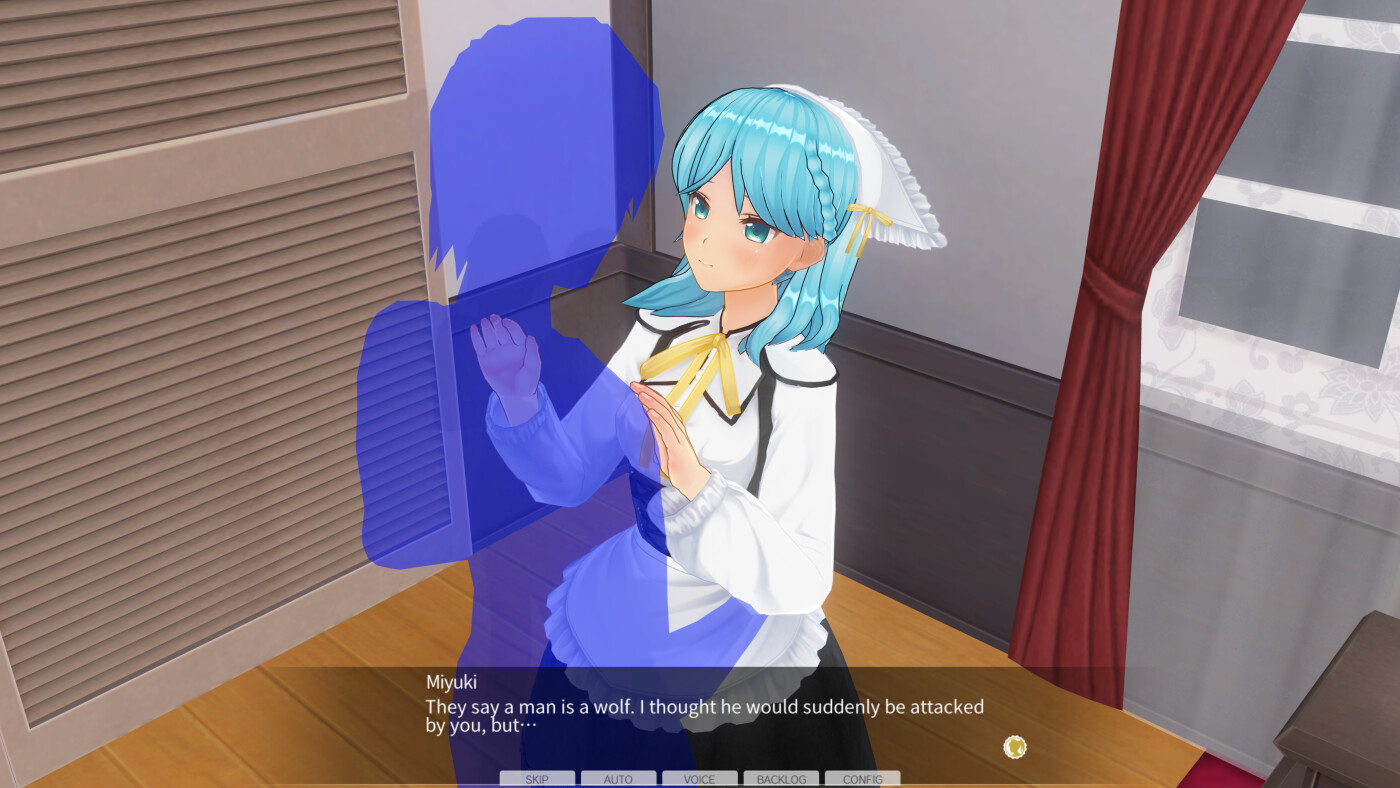Enable AUTO text-advance mode
The image size is (1400, 788).
[618, 778]
